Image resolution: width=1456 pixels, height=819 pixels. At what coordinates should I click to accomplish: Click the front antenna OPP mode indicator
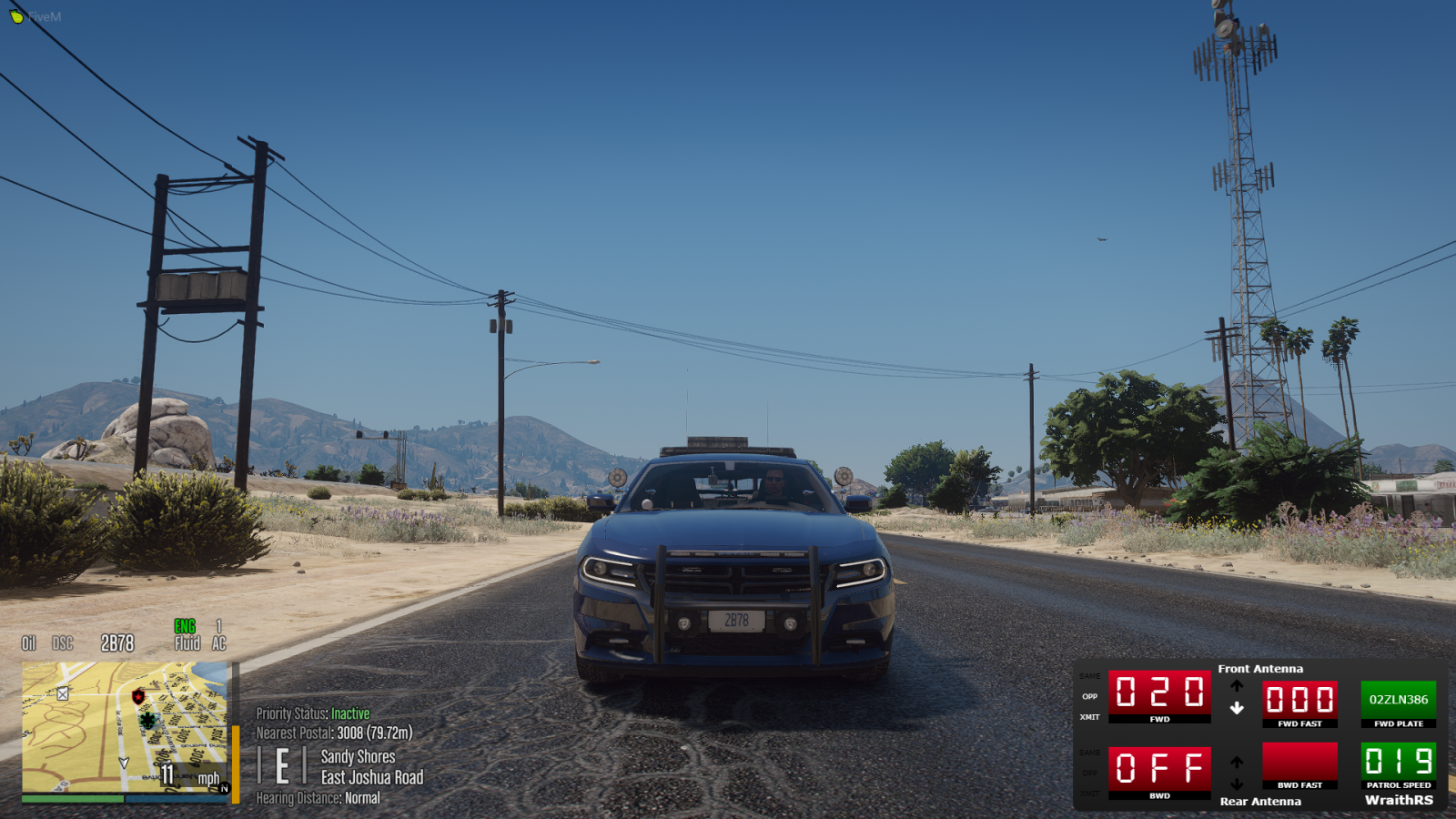[x=1089, y=697]
